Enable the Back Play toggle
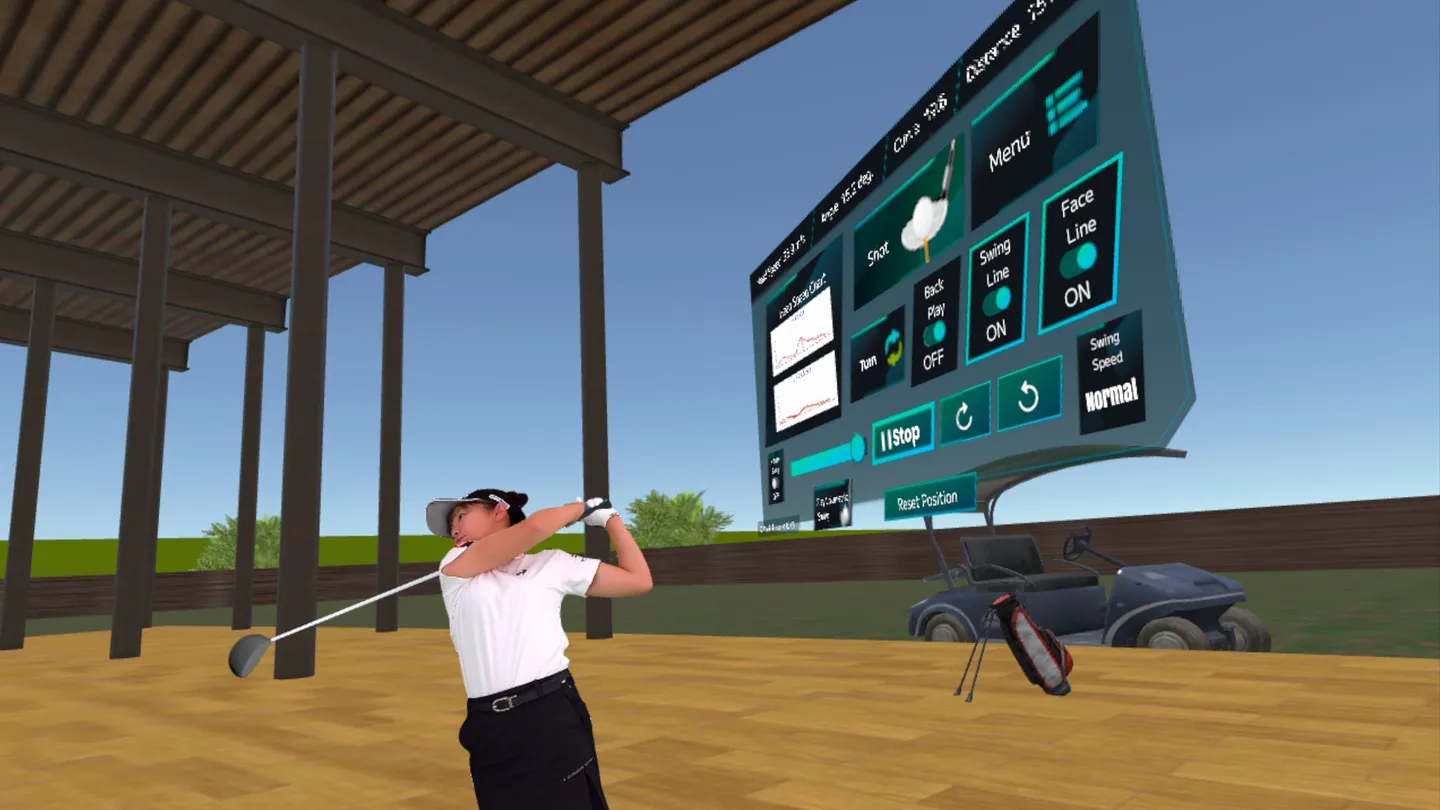 pyautogui.click(x=935, y=332)
